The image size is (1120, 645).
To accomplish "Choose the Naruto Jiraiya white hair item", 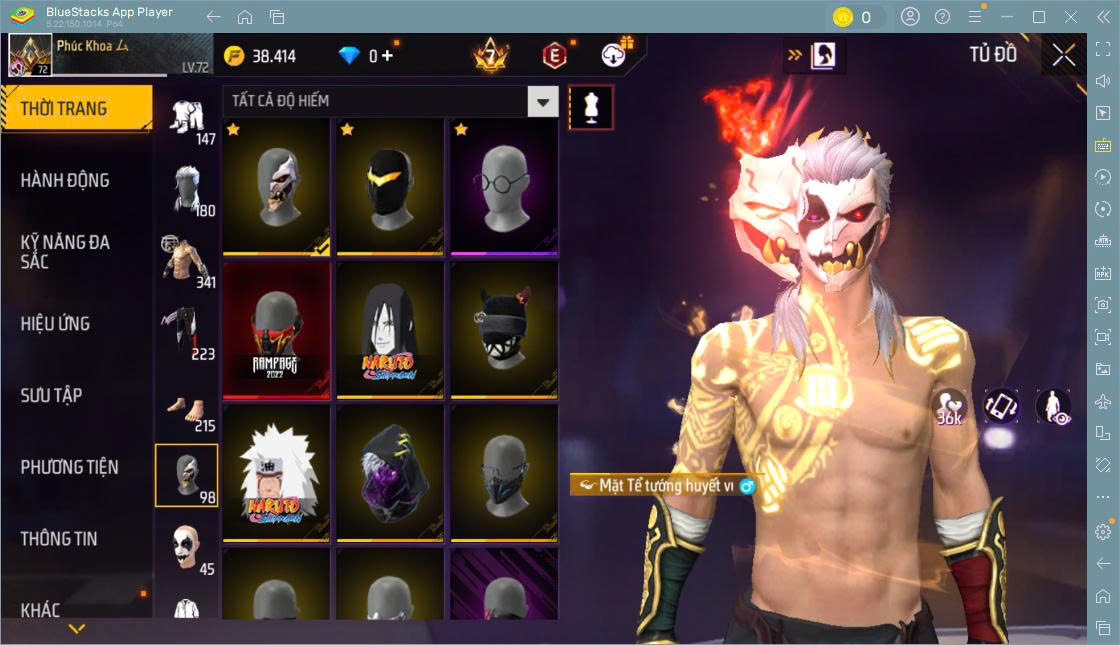I will pos(276,473).
